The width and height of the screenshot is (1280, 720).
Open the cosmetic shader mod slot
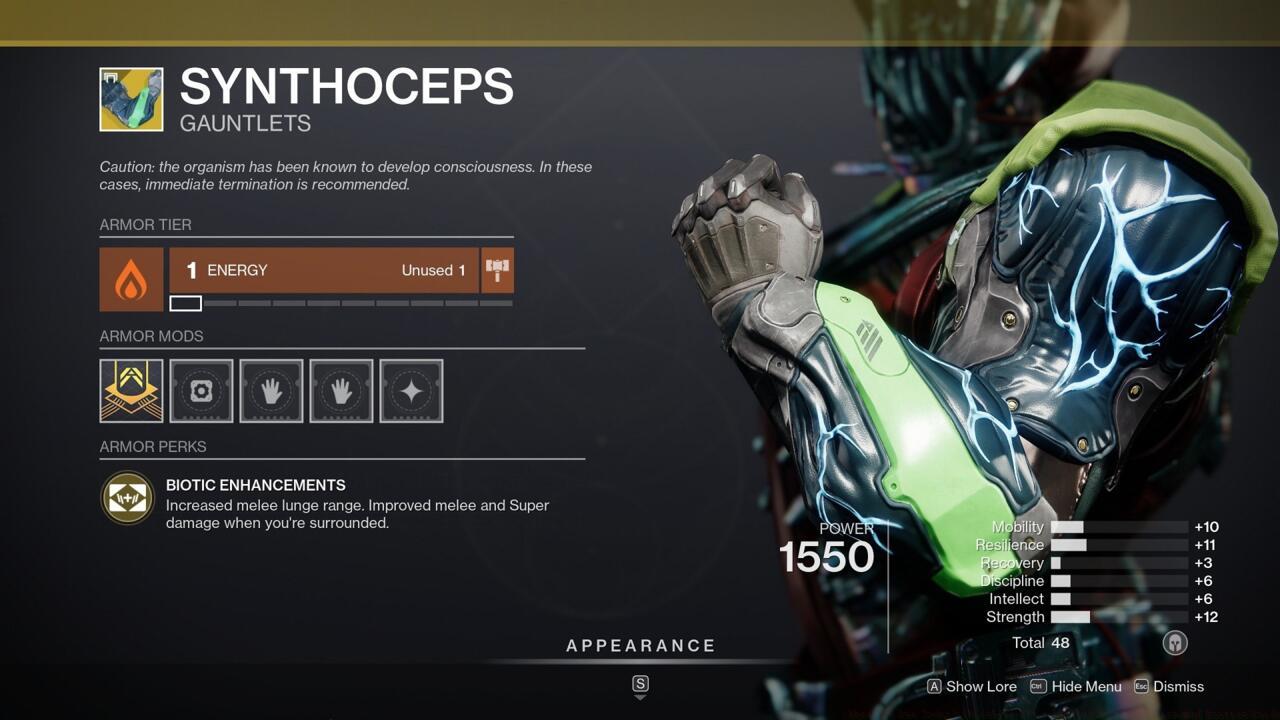[411, 390]
